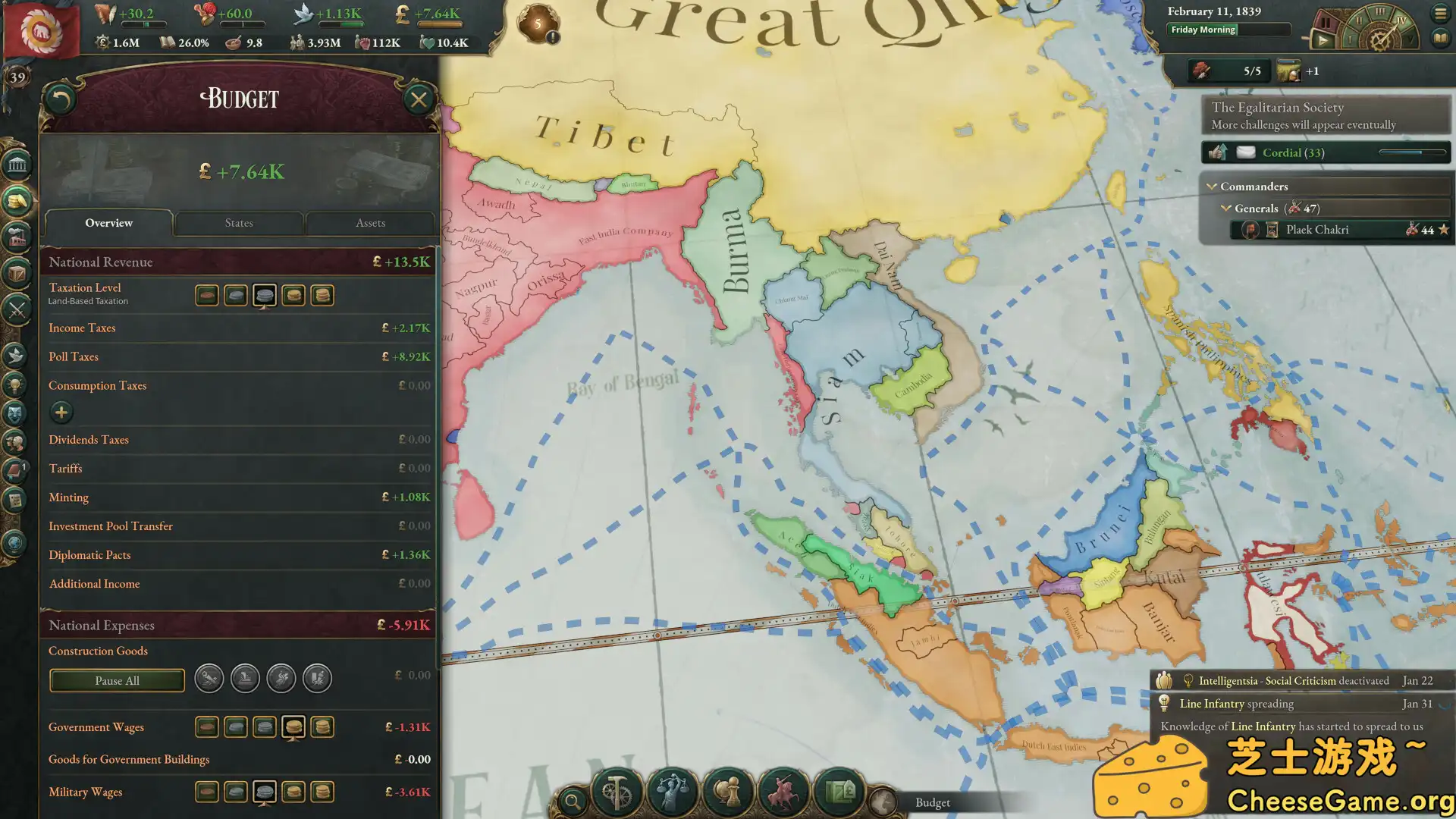Collapse the Generals list
Viewport: 1456px width, 819px height.
click(1226, 208)
